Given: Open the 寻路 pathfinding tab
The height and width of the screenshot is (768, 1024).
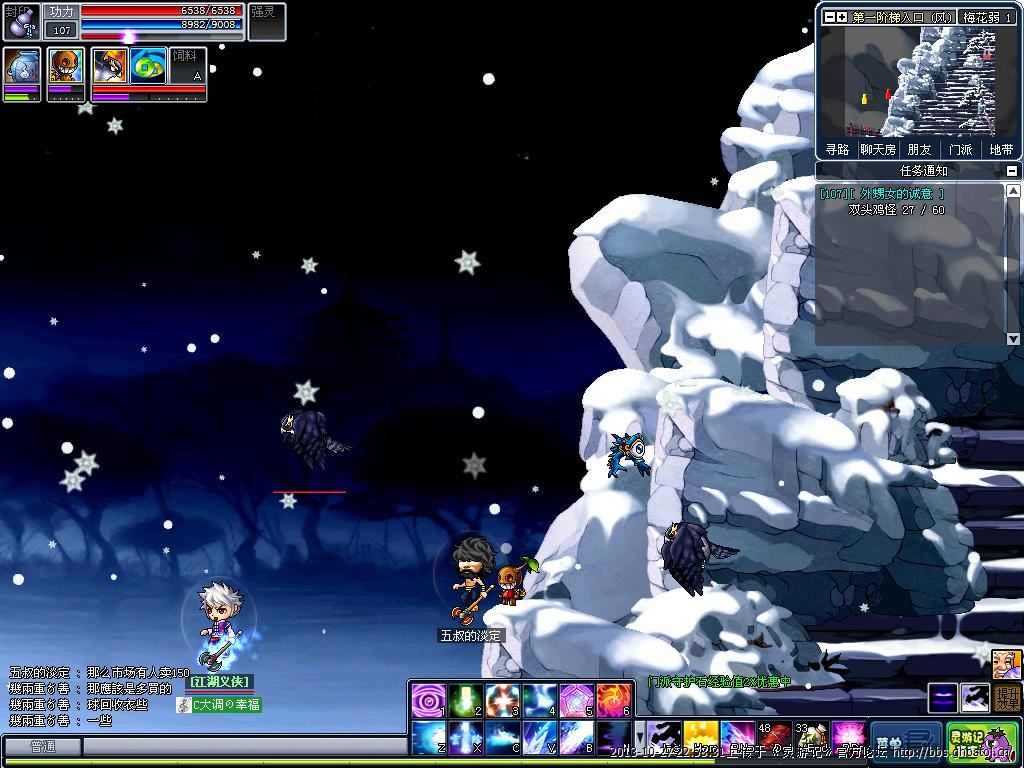Looking at the screenshot, I should click(838, 150).
